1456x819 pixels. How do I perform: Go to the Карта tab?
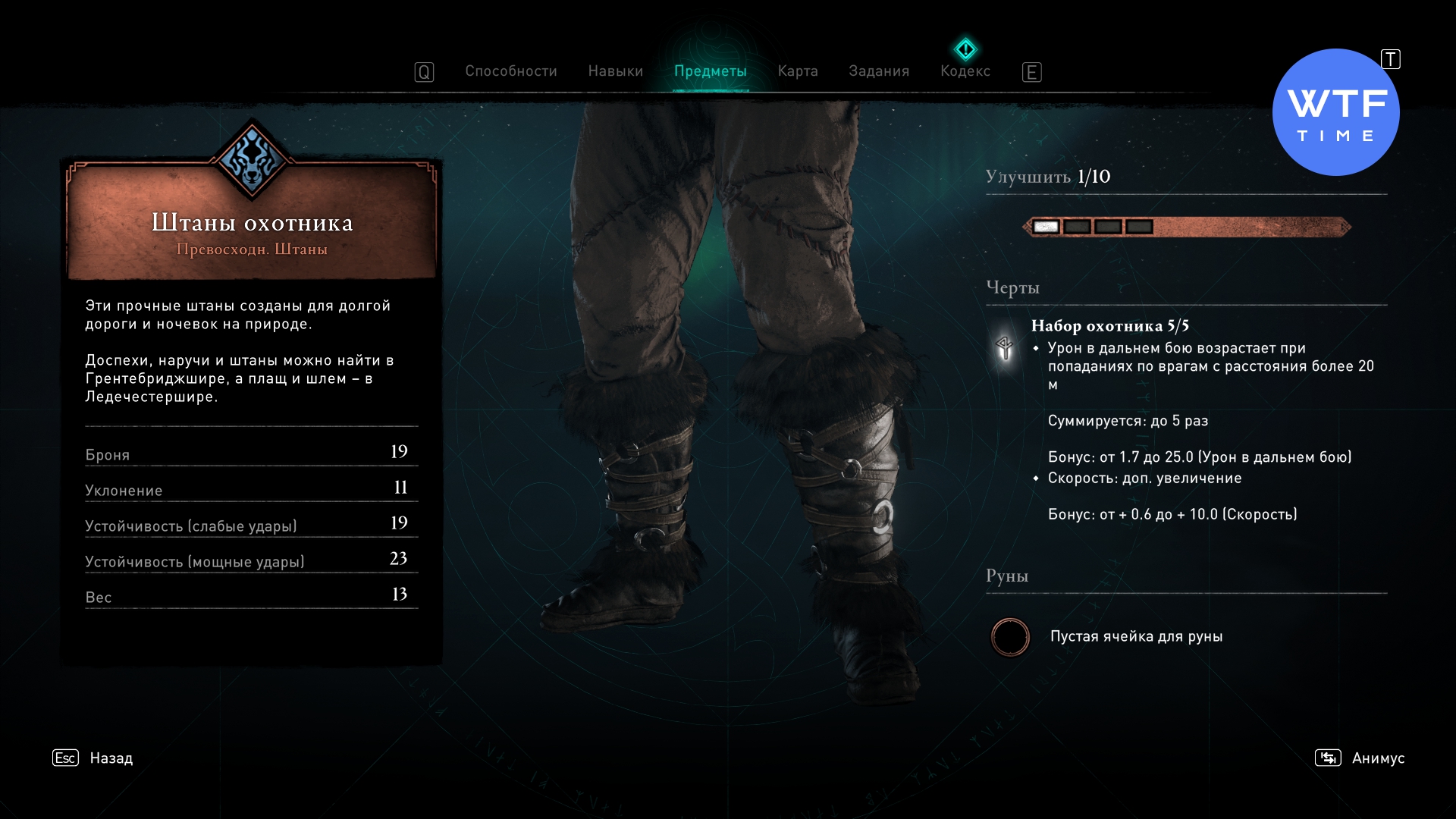[797, 71]
